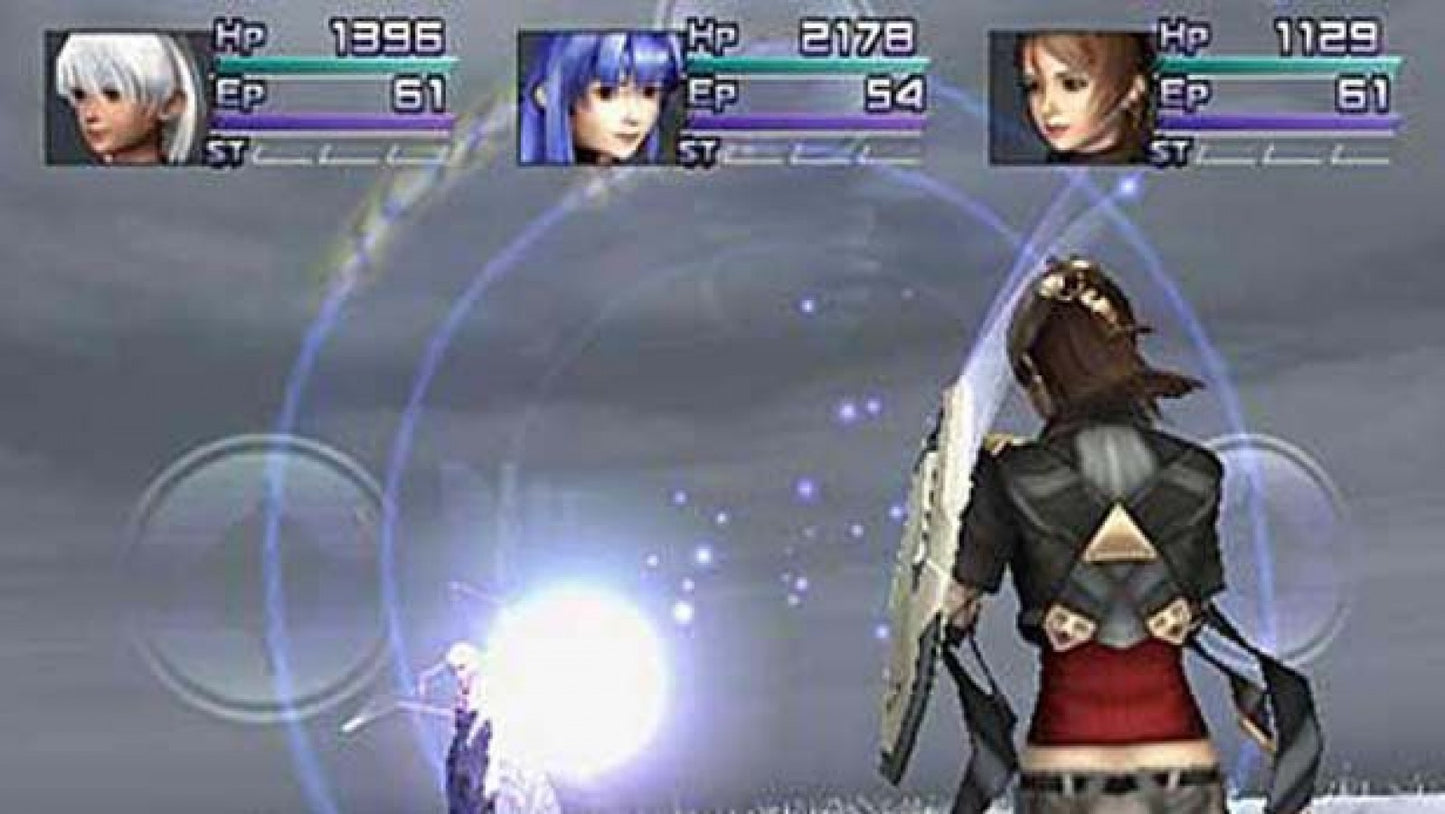Select the white-haired character's portrait
The height and width of the screenshot is (814, 1445).
point(120,90)
